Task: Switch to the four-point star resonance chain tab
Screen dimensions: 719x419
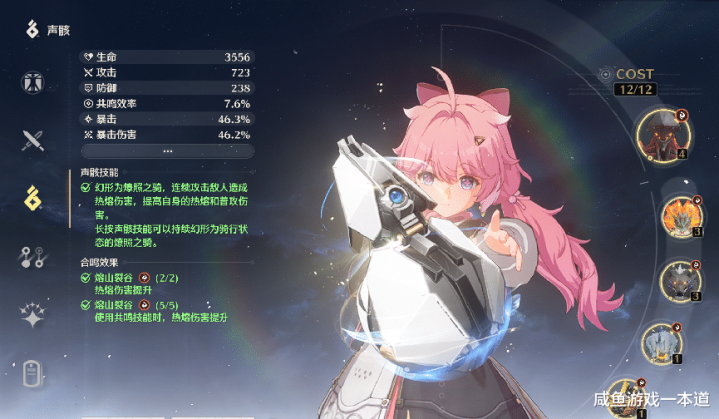Action: [33, 316]
